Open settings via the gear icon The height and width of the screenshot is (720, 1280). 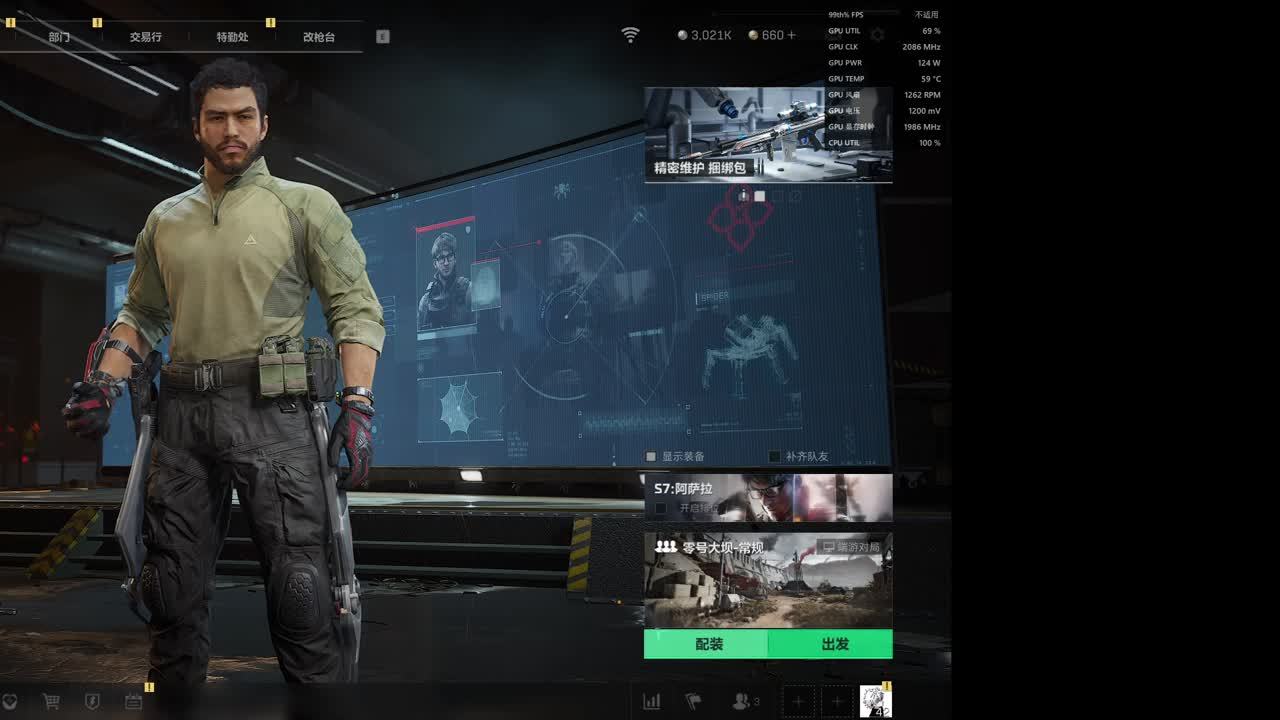click(x=877, y=35)
